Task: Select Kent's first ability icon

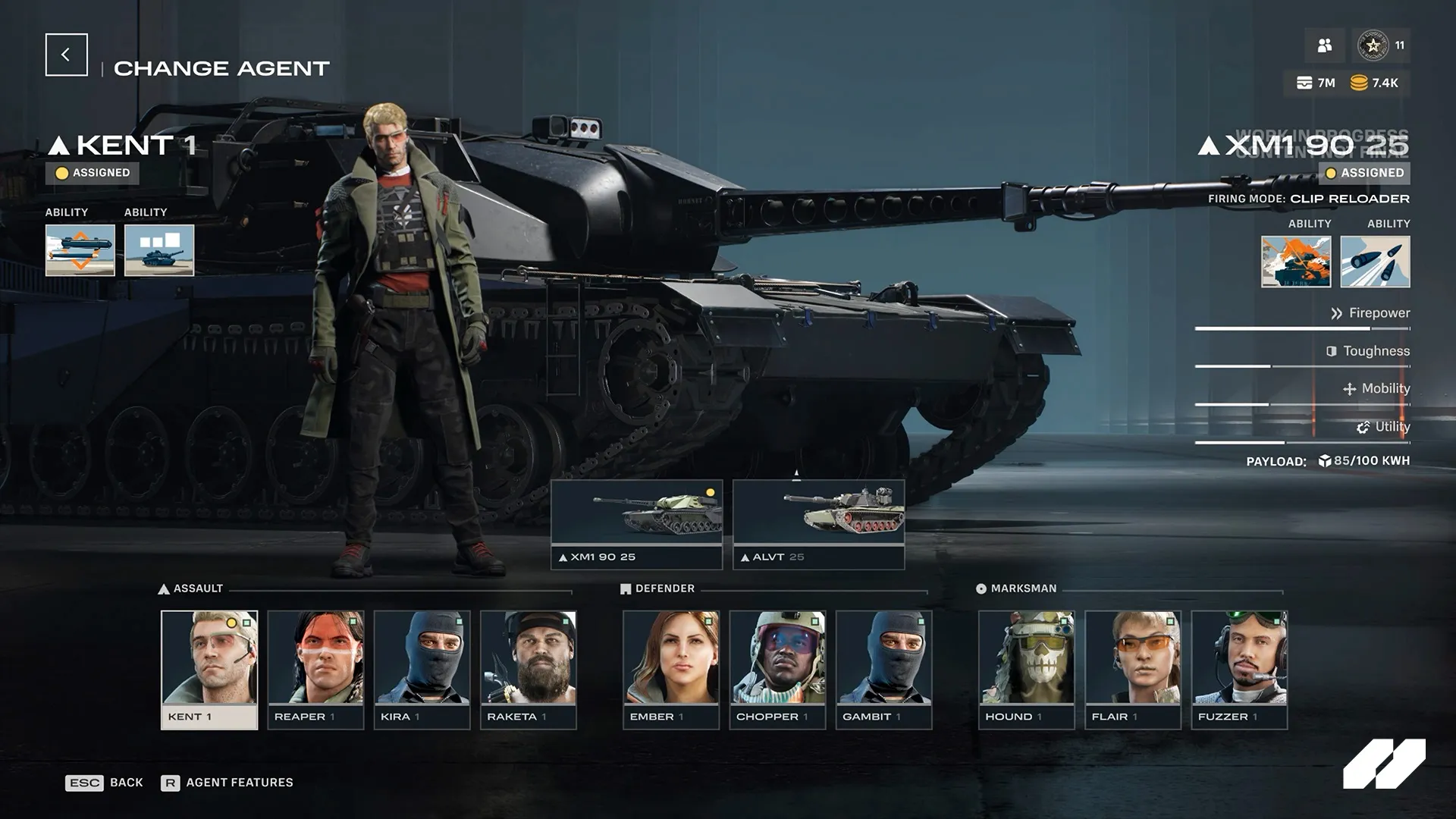Action: tap(79, 250)
